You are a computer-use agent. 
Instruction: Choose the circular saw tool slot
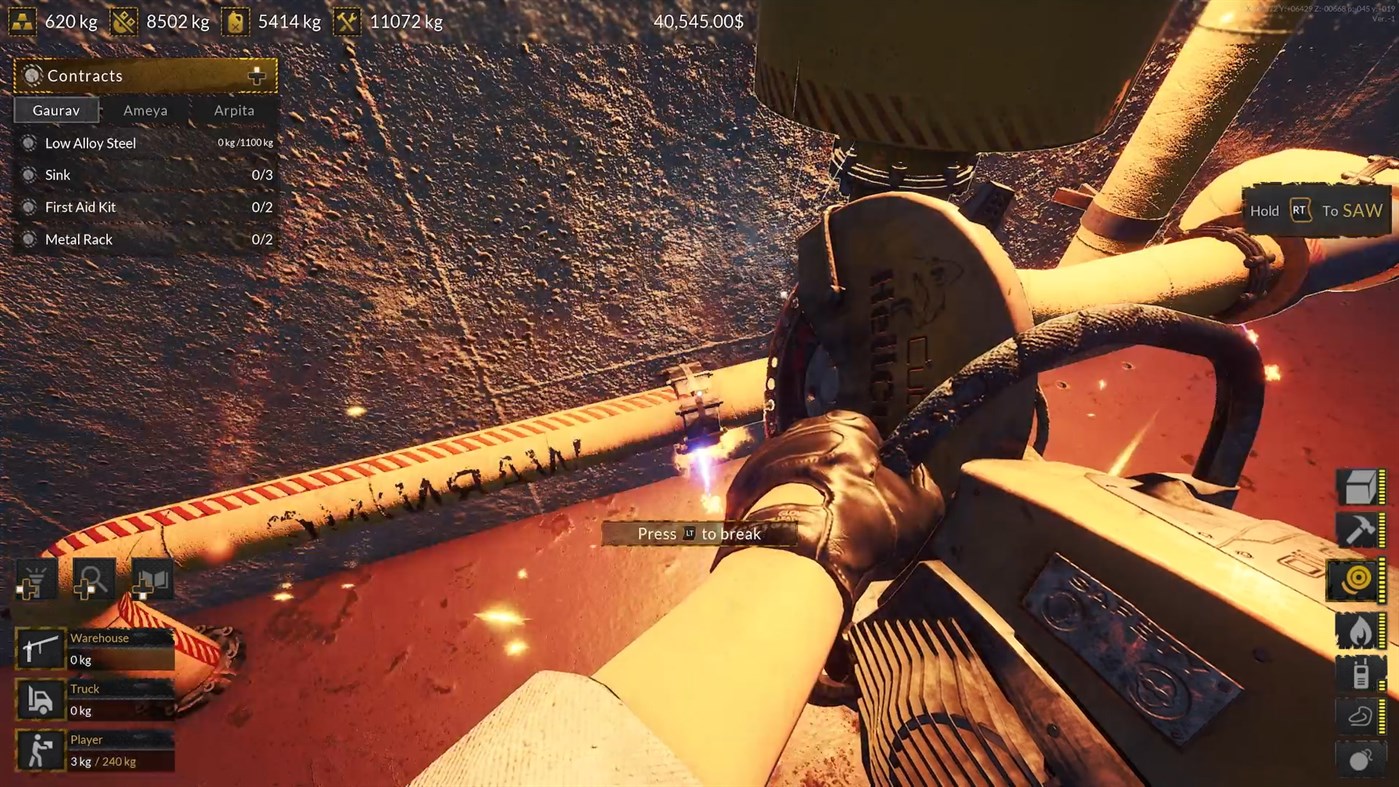tap(1360, 581)
